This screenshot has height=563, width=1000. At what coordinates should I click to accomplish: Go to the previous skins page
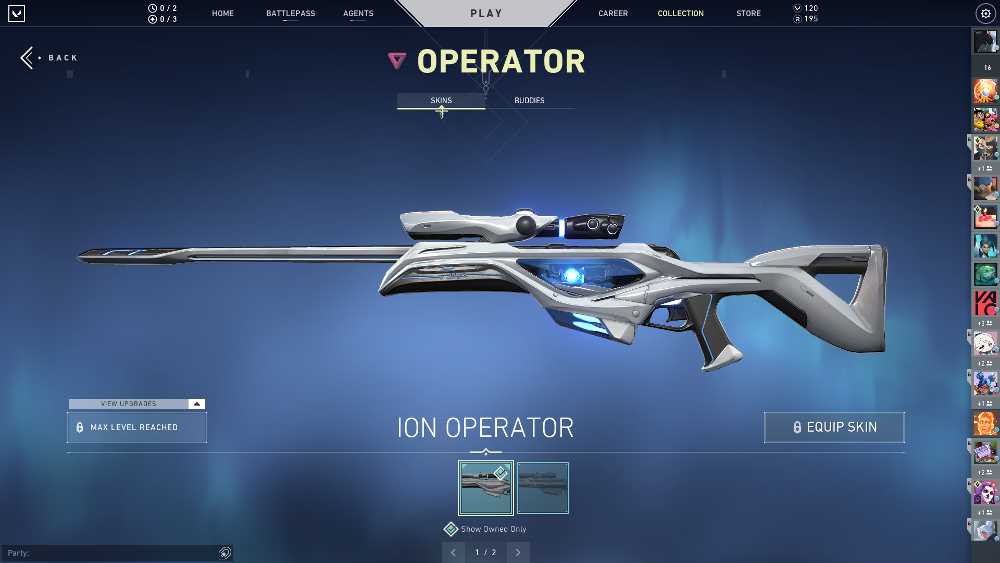point(454,552)
